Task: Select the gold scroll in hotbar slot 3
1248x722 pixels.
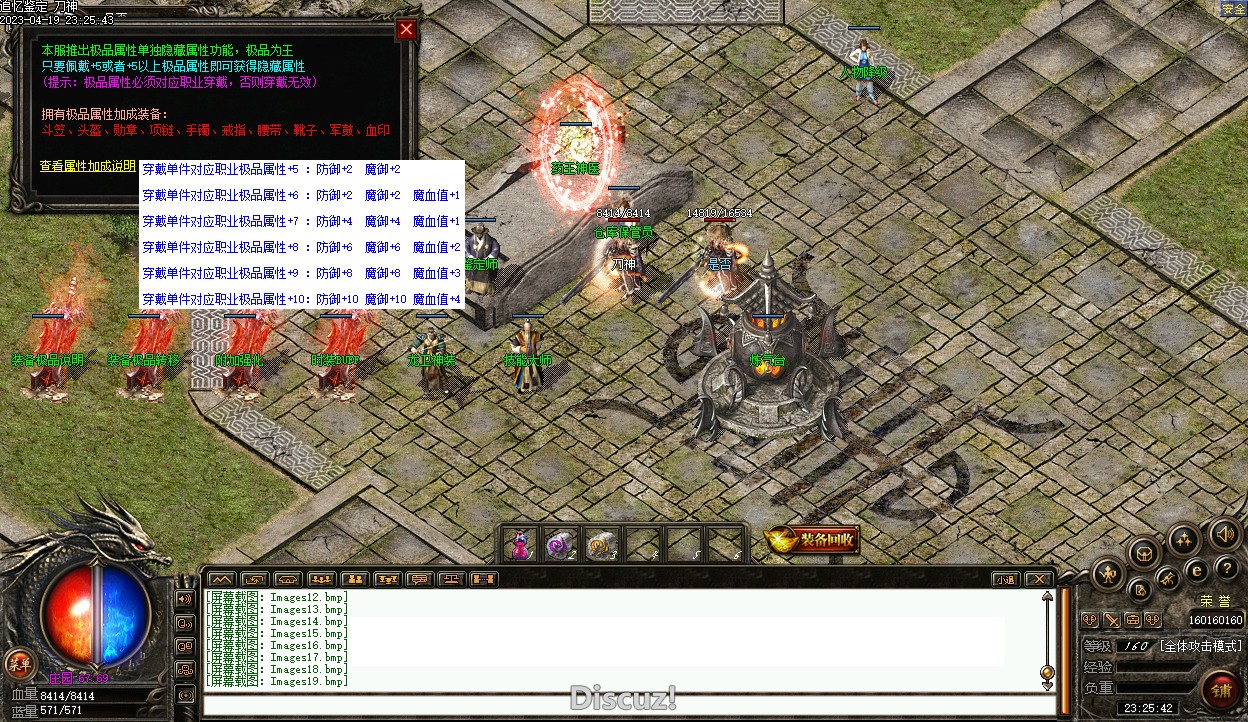Action: click(x=600, y=546)
